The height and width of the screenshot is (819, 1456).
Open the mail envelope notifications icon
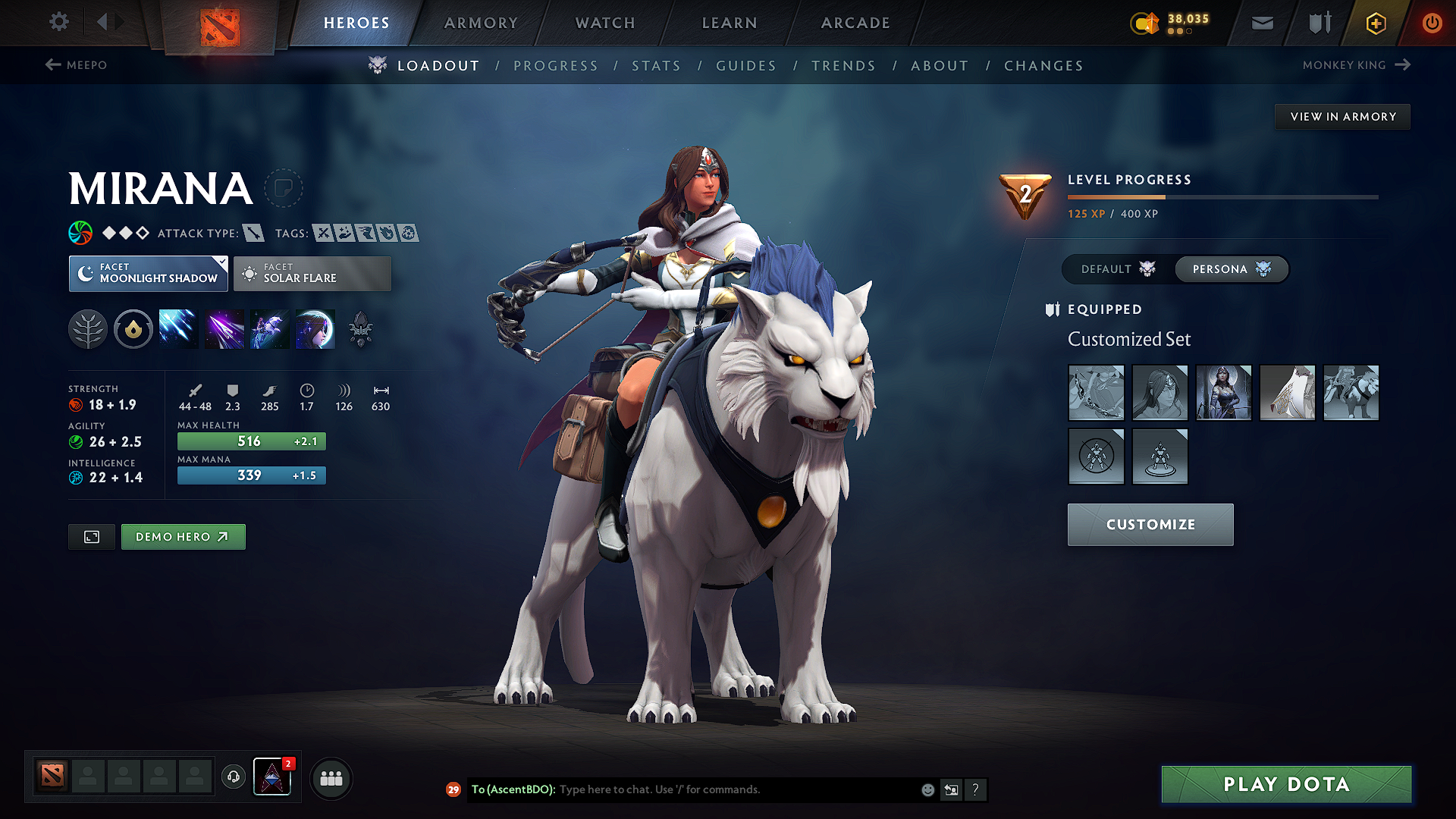point(1262,22)
